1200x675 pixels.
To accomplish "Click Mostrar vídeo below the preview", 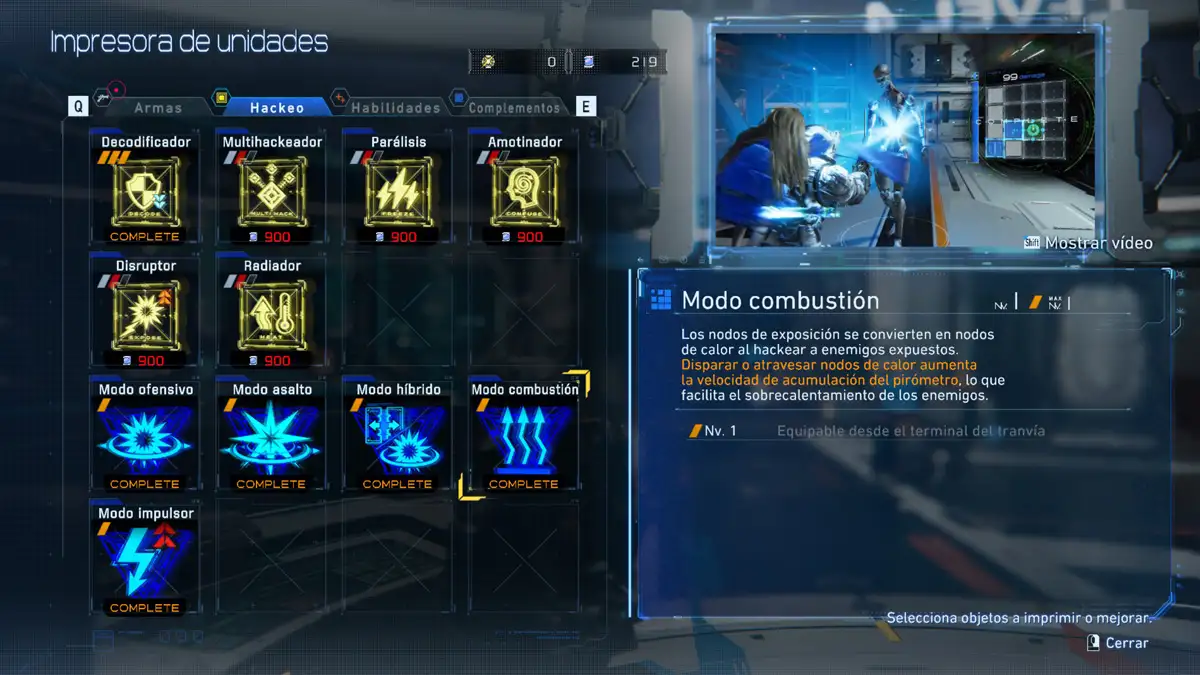I will coord(1089,243).
